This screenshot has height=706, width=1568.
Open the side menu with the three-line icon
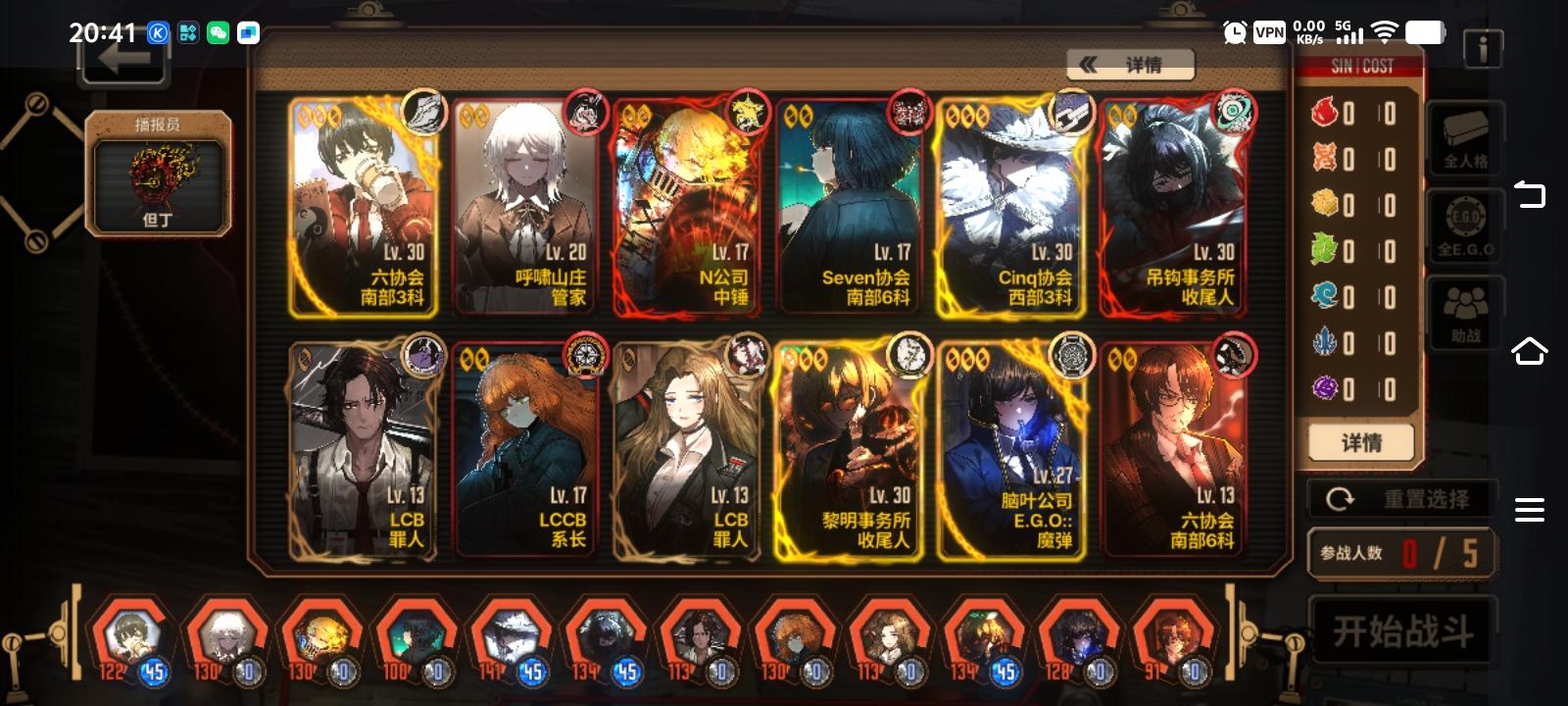(x=1528, y=508)
